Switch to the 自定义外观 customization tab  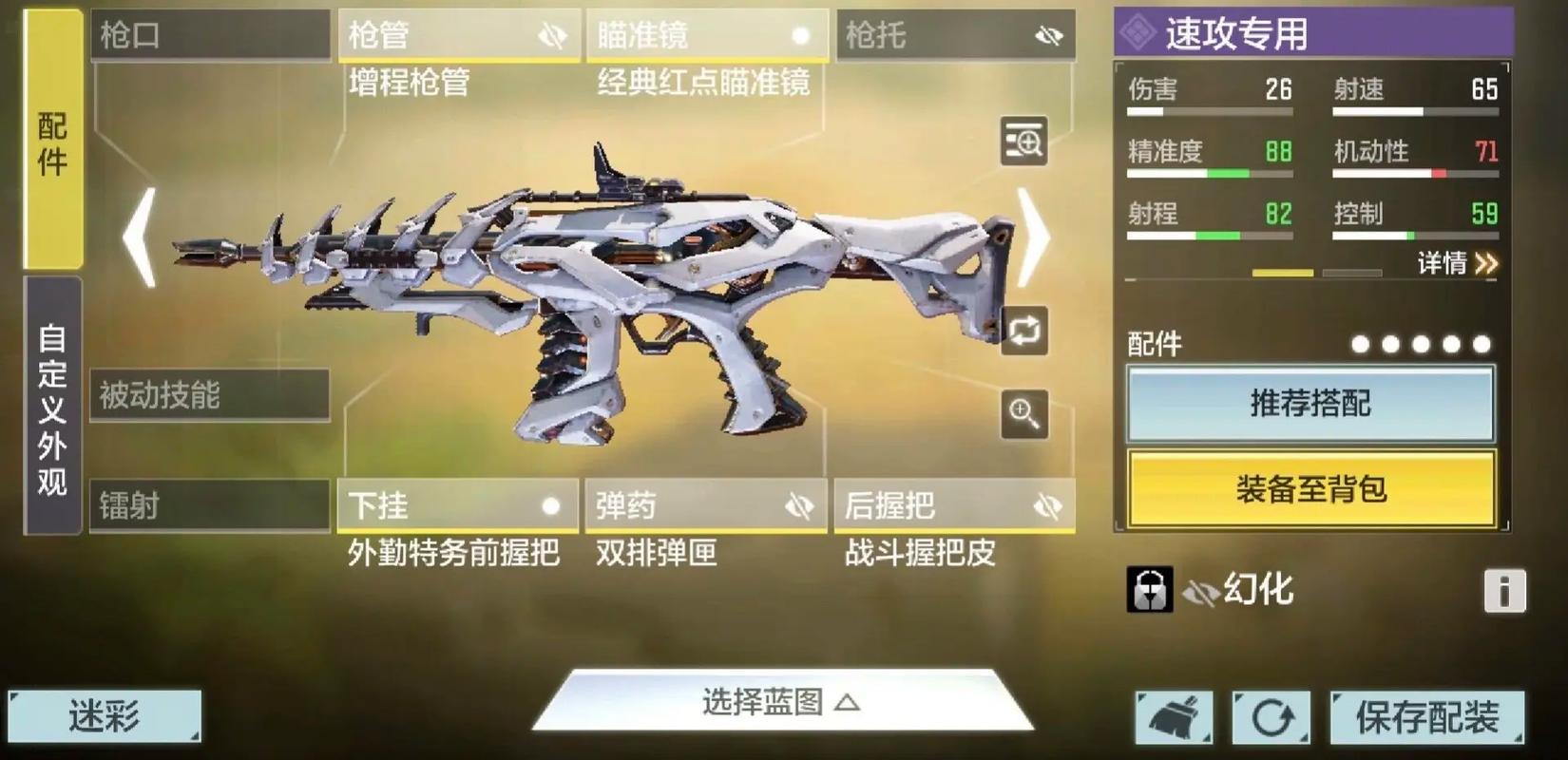point(53,408)
